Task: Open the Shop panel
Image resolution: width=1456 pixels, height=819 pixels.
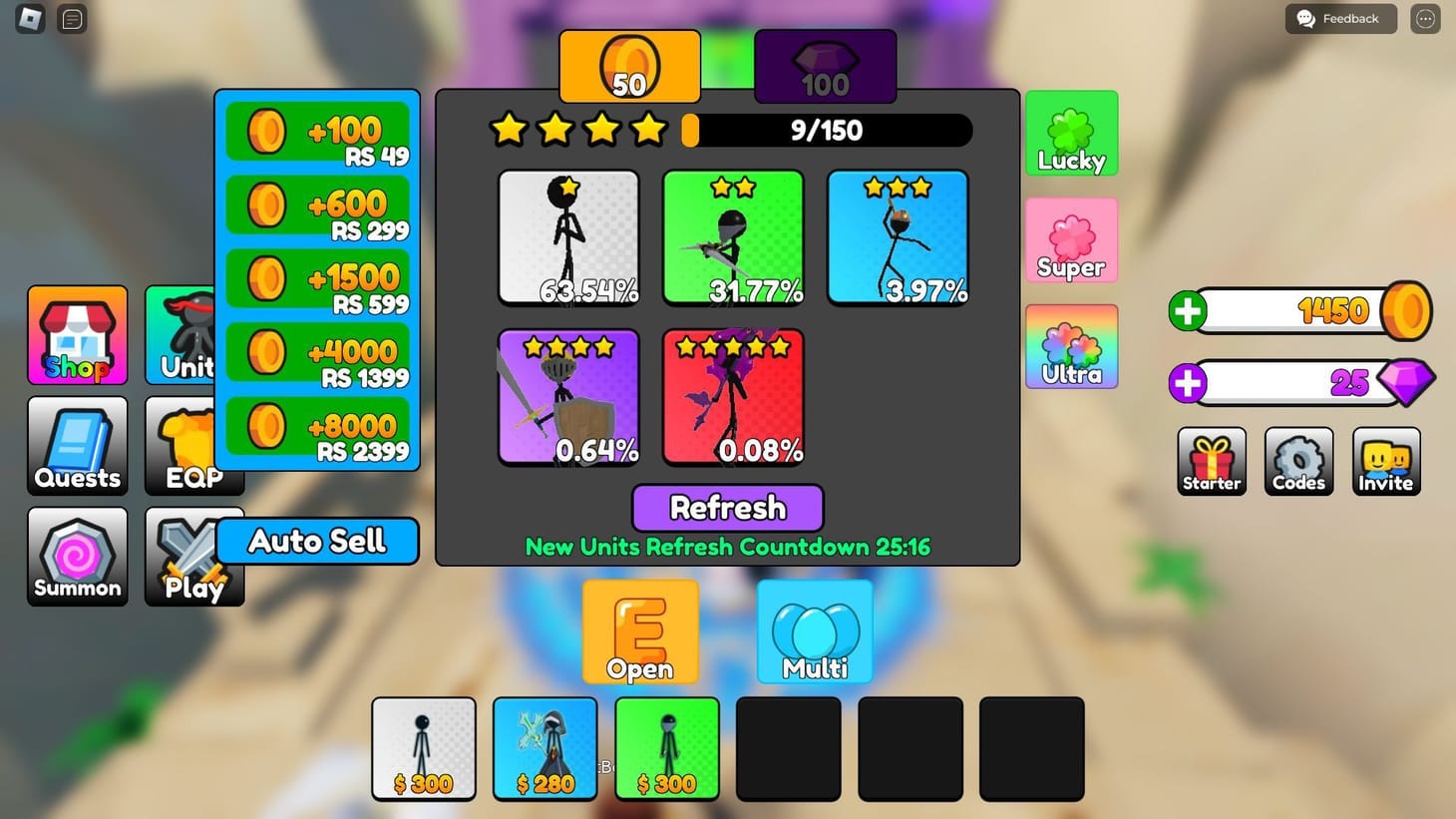Action: click(77, 334)
